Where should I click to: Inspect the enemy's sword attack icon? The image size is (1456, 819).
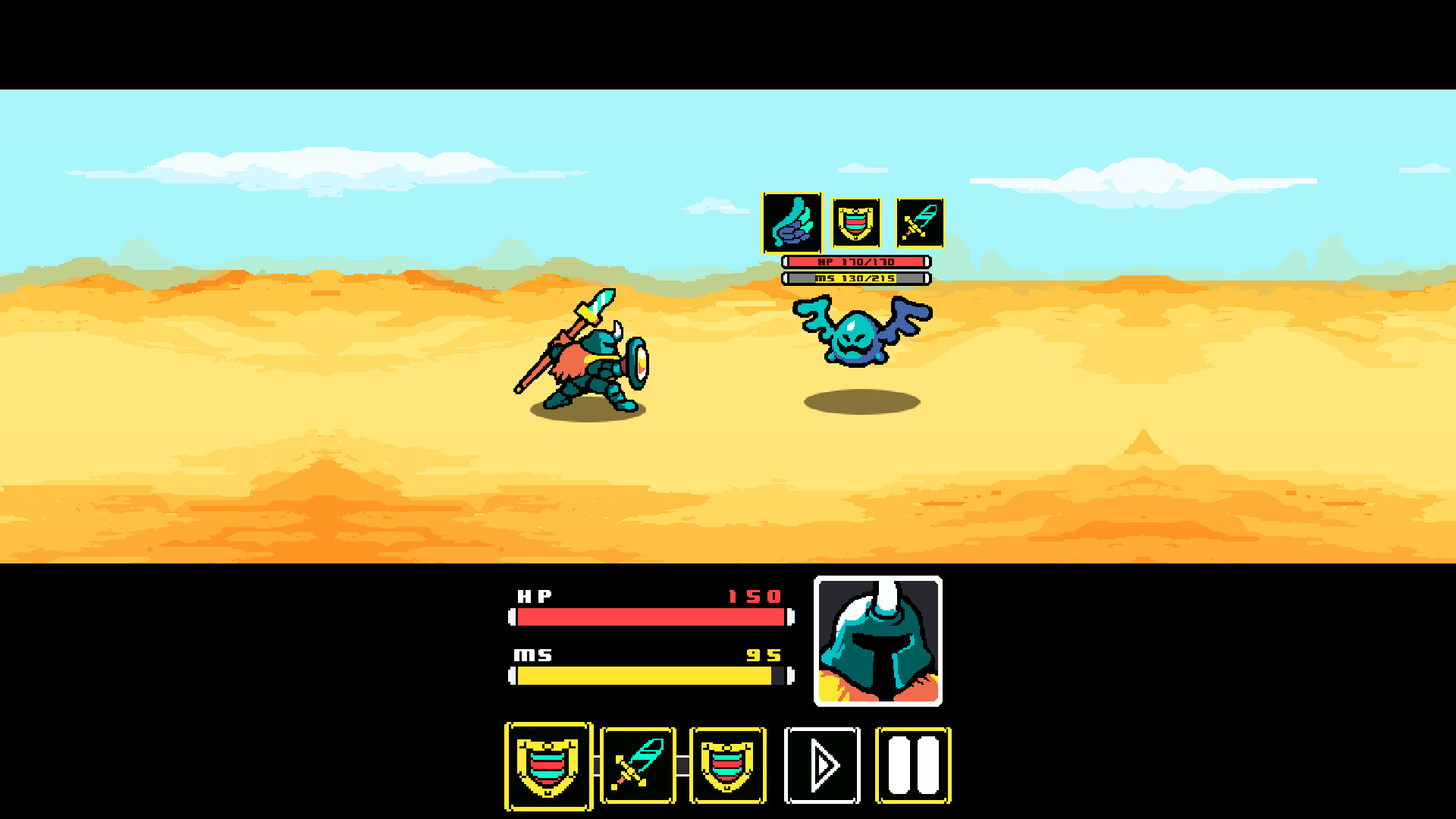click(x=918, y=224)
